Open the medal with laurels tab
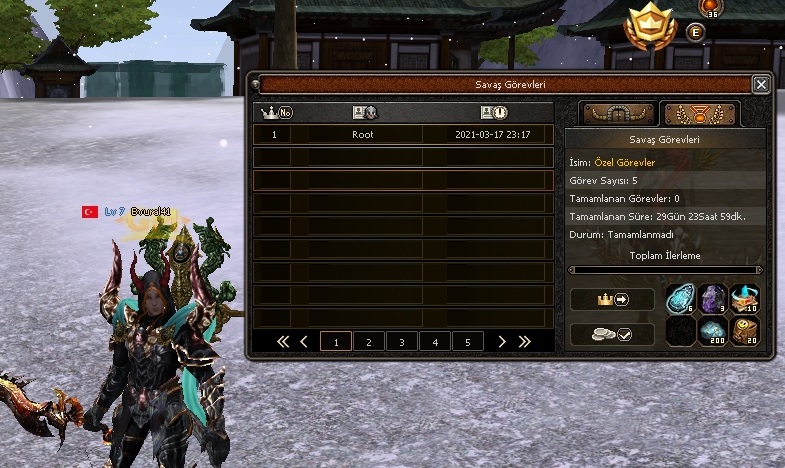Screen dimensions: 785x468 coord(700,114)
